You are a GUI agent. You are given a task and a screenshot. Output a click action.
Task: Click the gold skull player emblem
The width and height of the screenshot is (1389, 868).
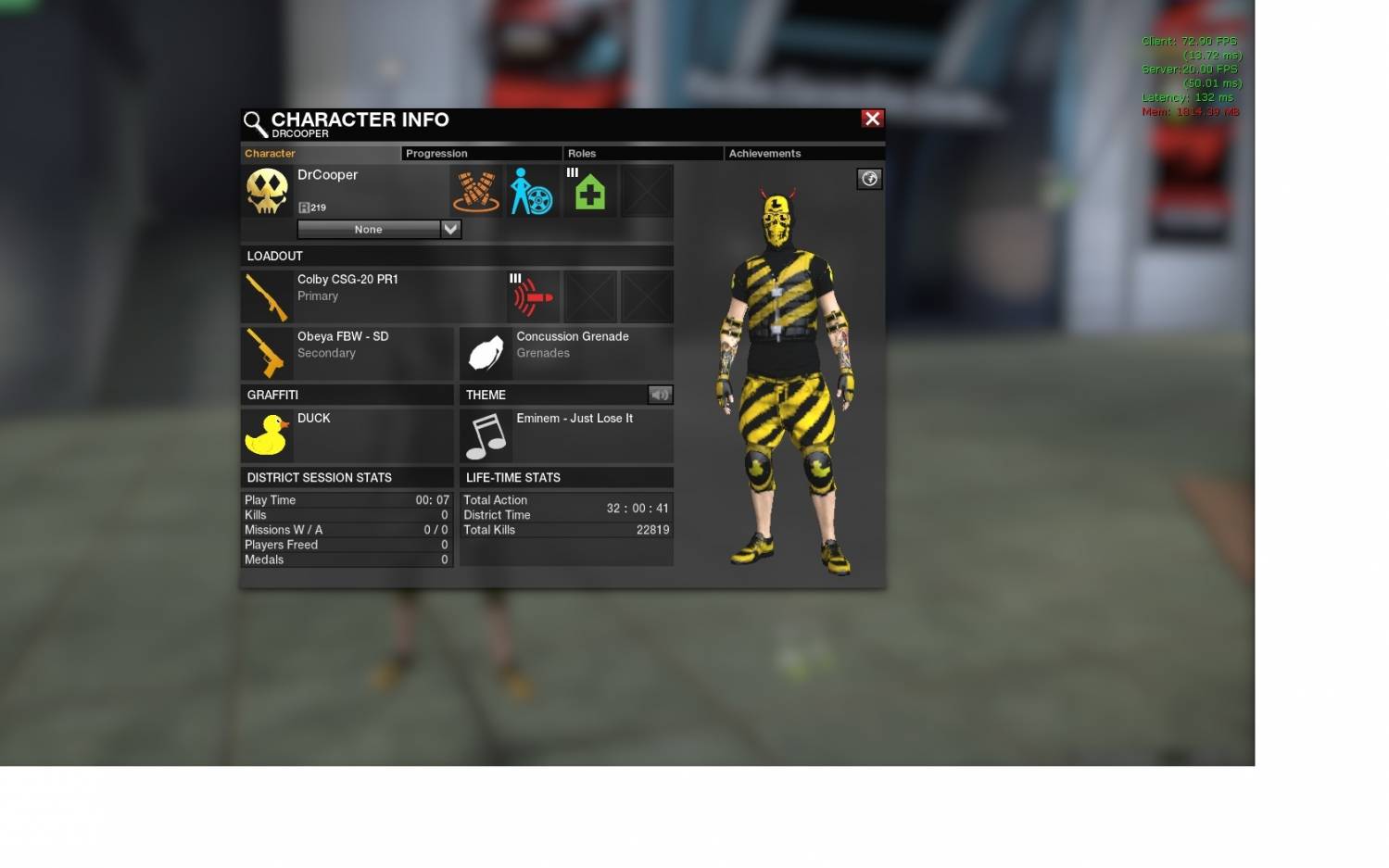pyautogui.click(x=267, y=192)
